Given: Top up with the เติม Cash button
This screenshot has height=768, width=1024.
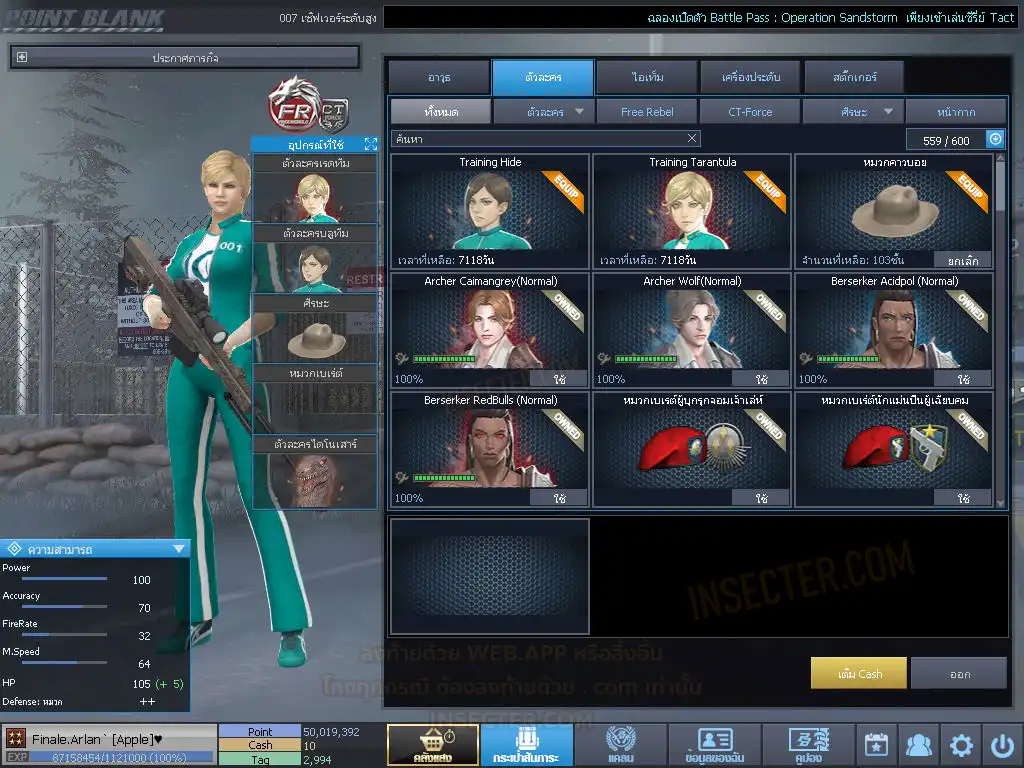Looking at the screenshot, I should click(859, 673).
